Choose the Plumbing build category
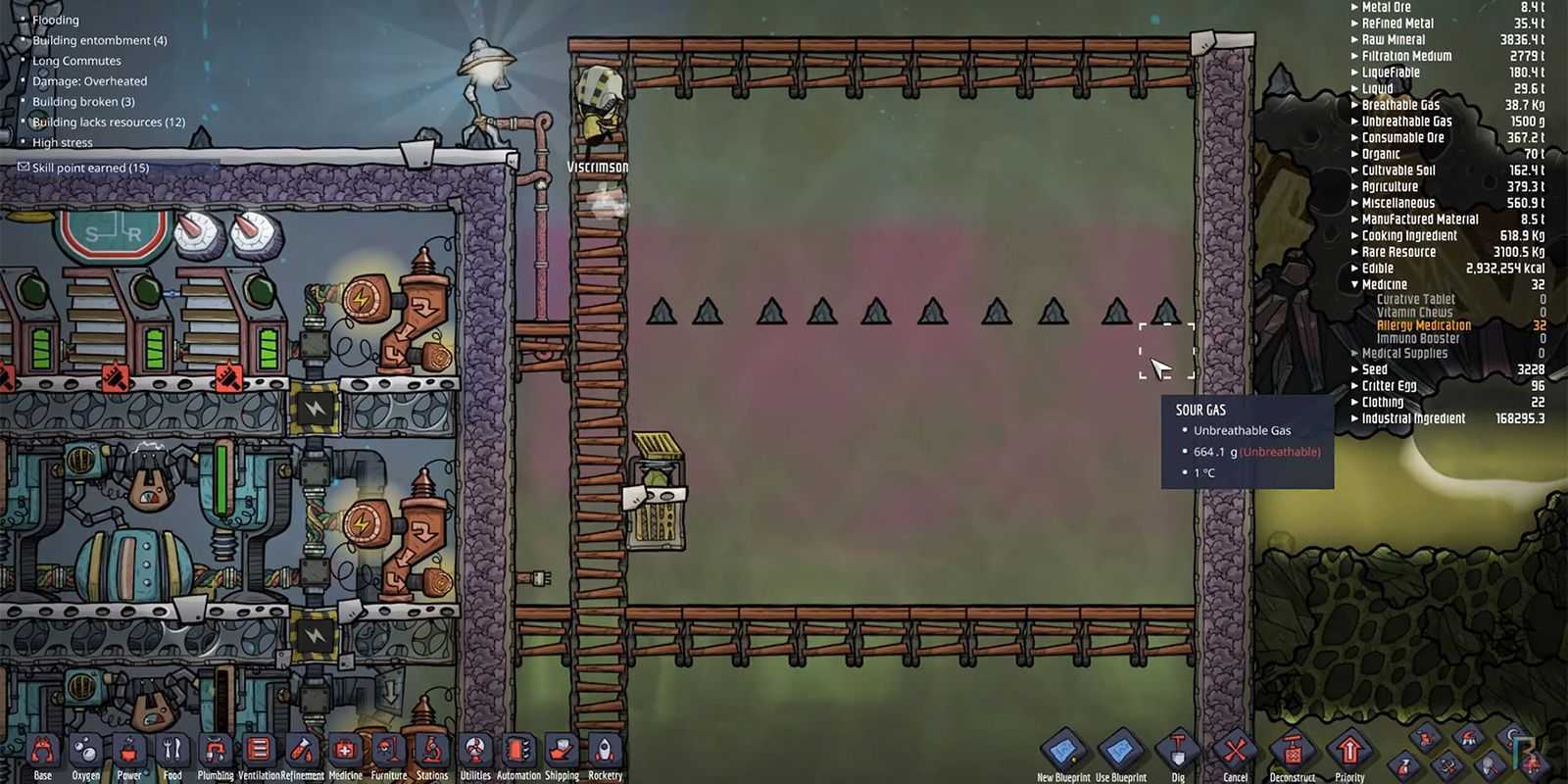This screenshot has height=784, width=1568. (215, 754)
